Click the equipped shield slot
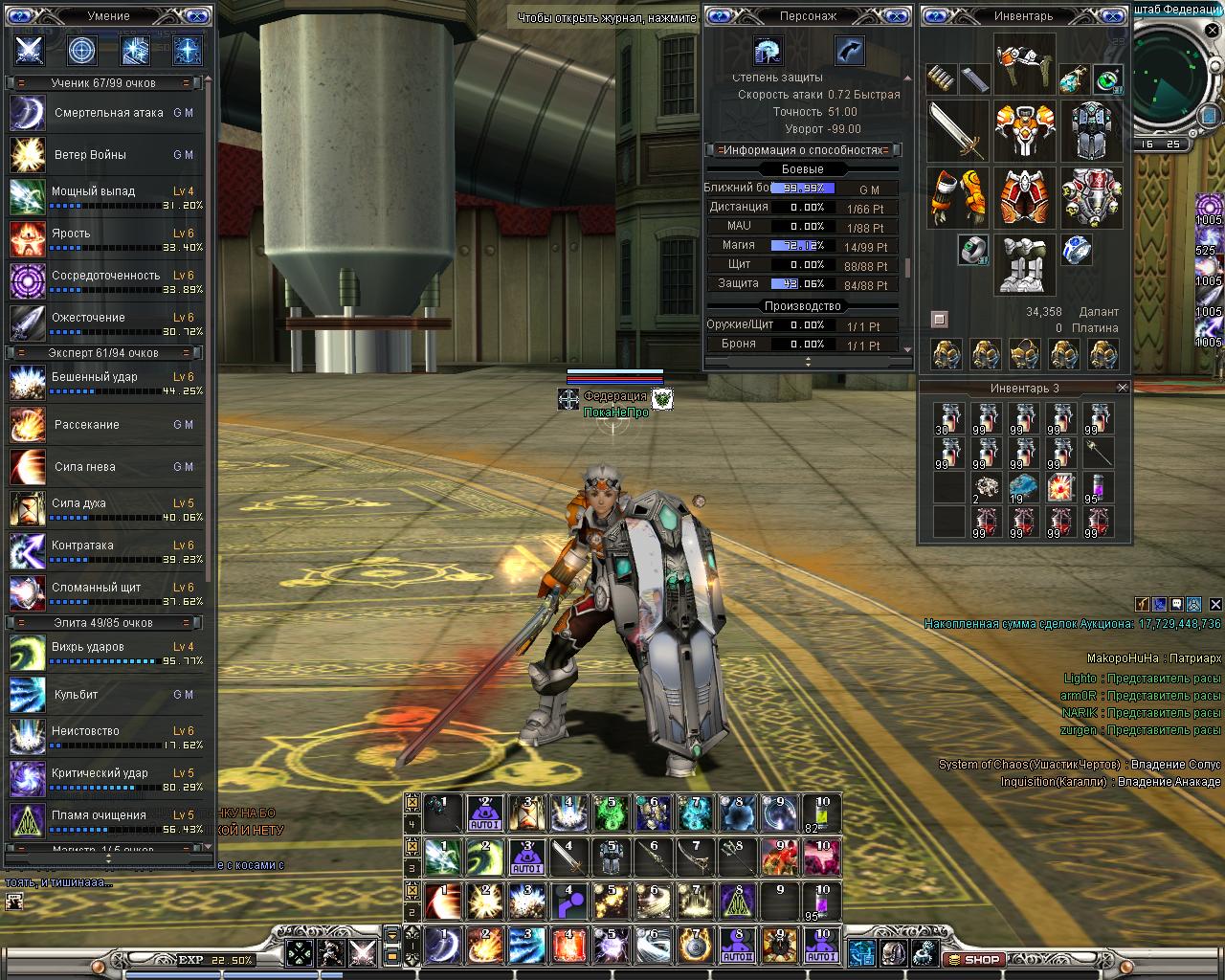 point(1091,131)
